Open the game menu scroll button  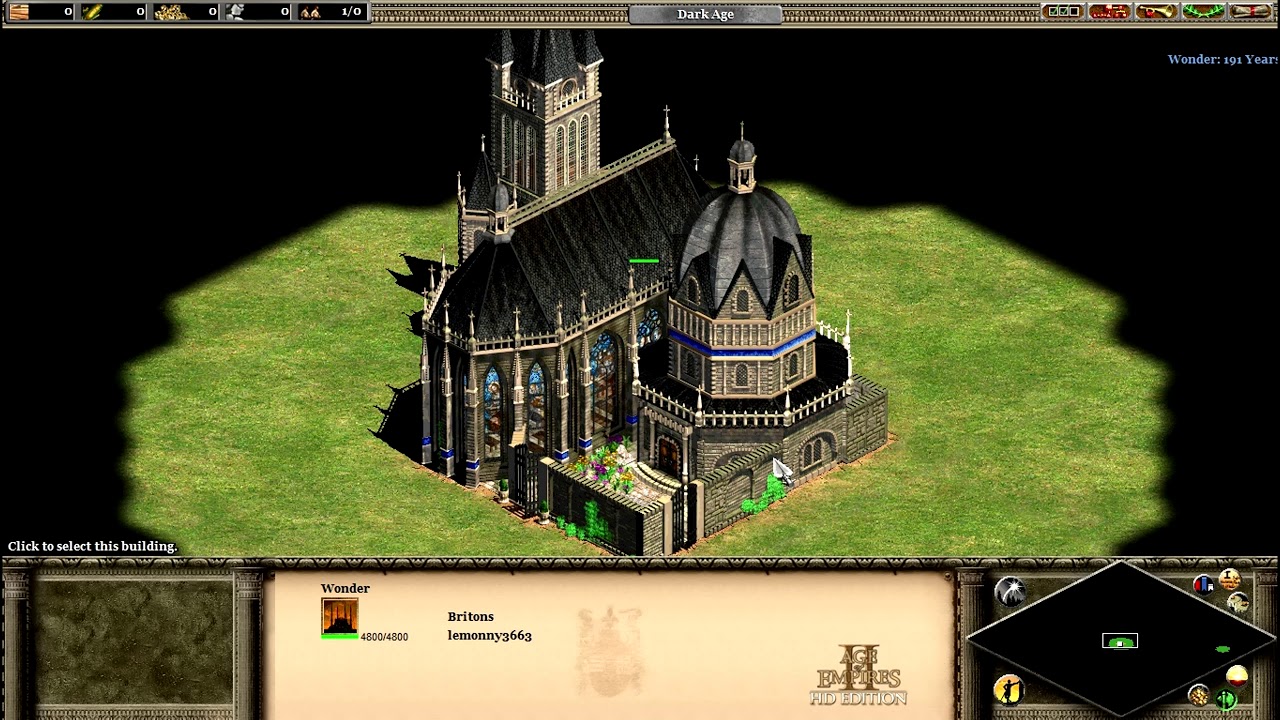tap(1251, 12)
